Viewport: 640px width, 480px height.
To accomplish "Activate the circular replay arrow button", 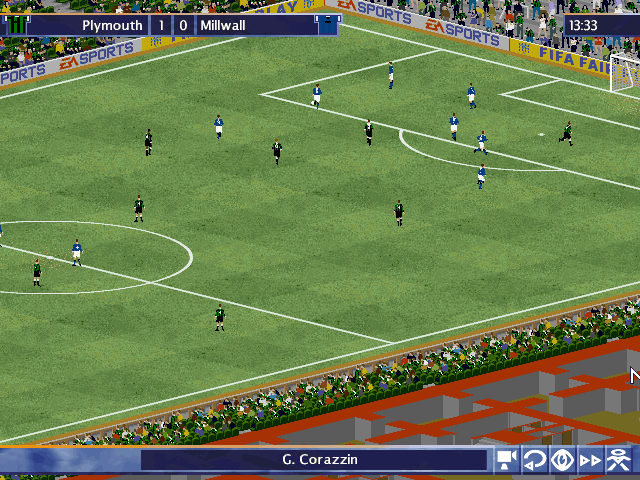I will (535, 460).
